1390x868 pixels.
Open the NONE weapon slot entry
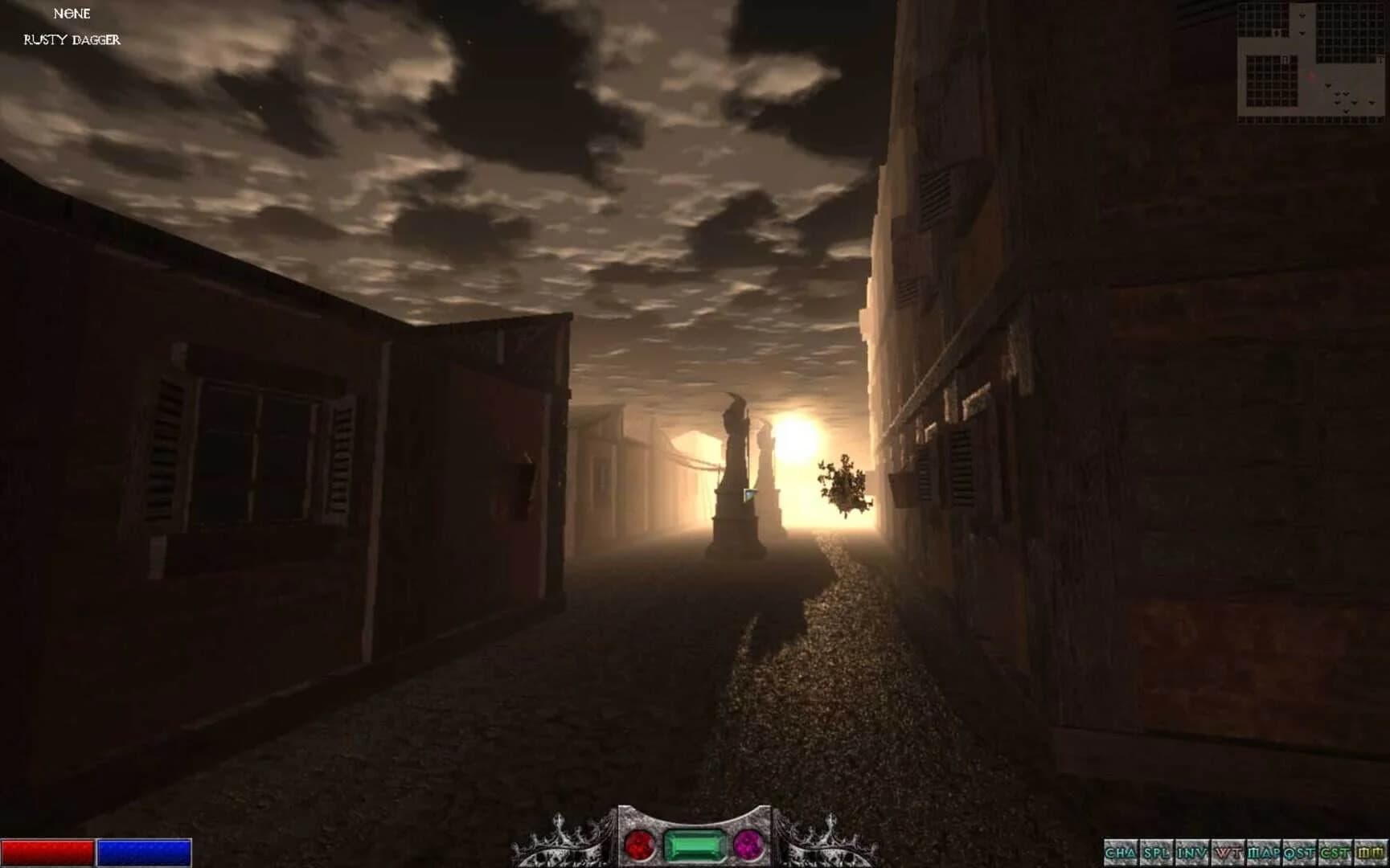(x=71, y=14)
